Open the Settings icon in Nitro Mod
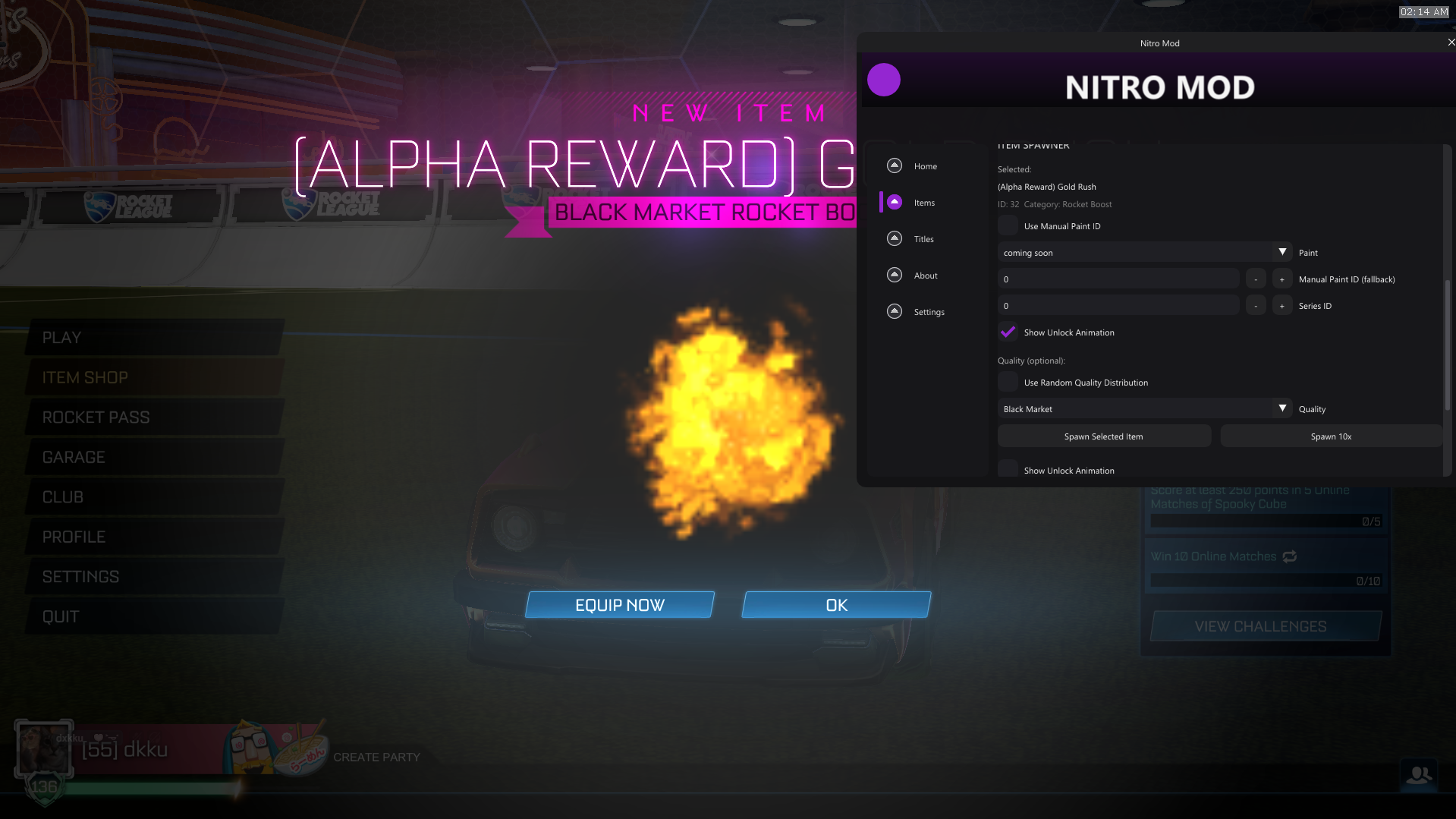Viewport: 1456px width, 819px height. pos(893,311)
